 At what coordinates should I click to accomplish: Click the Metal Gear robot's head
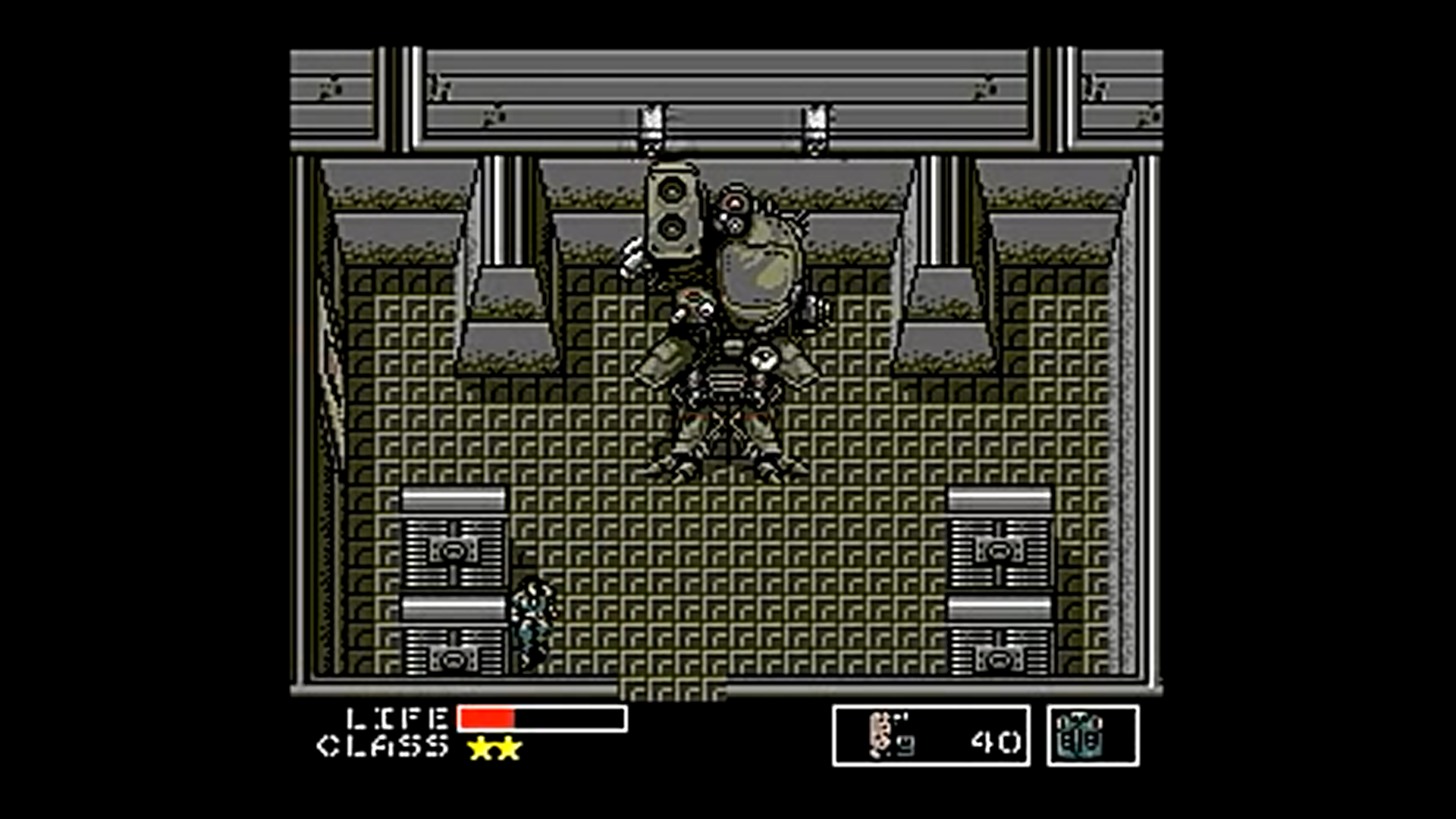[733, 205]
